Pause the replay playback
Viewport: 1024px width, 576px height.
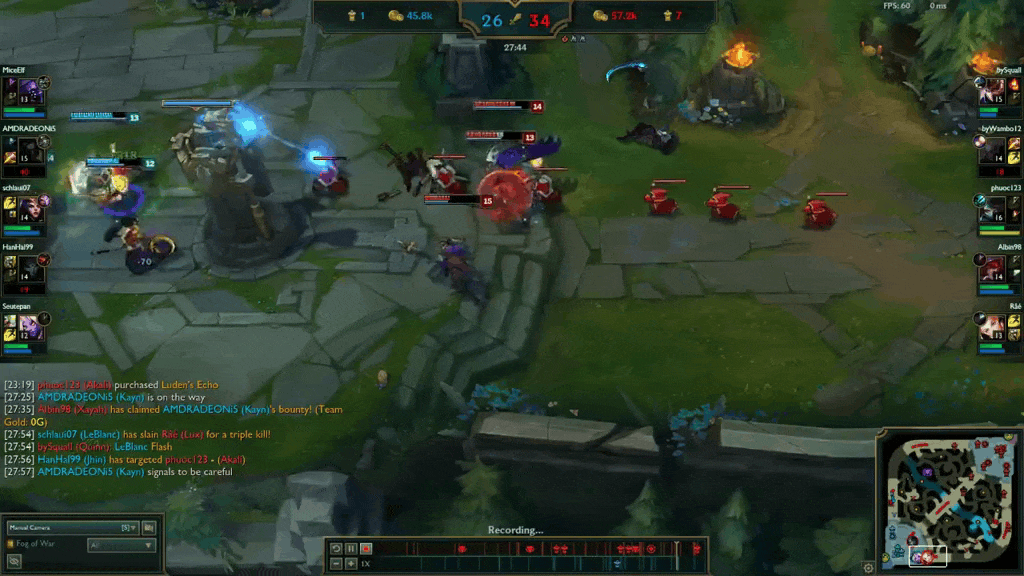[351, 548]
